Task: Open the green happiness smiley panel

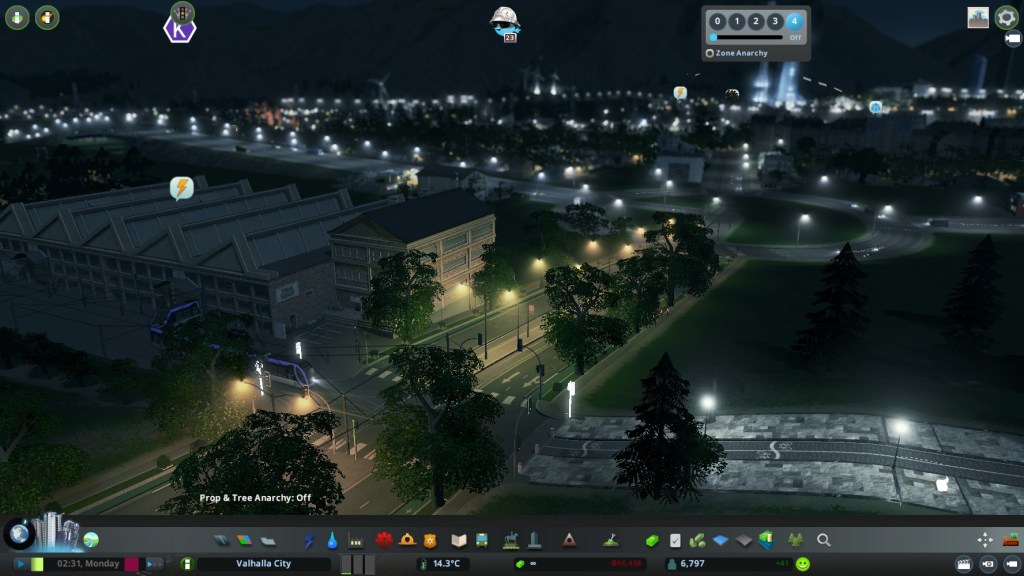Action: (802, 564)
